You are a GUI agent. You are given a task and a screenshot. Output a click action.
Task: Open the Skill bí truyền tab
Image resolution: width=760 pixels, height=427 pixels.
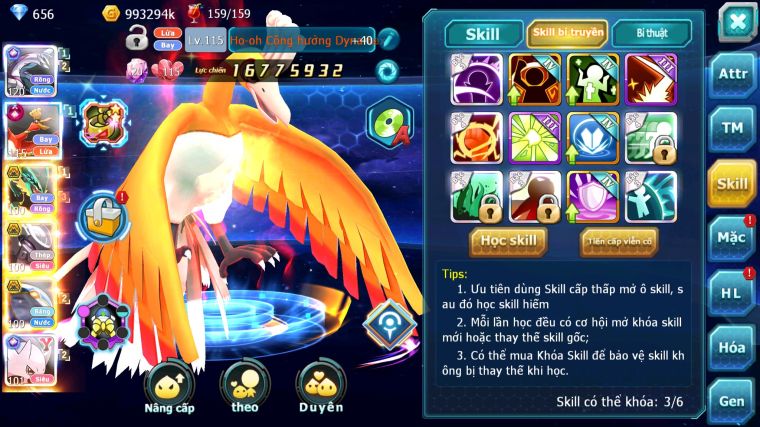(567, 33)
